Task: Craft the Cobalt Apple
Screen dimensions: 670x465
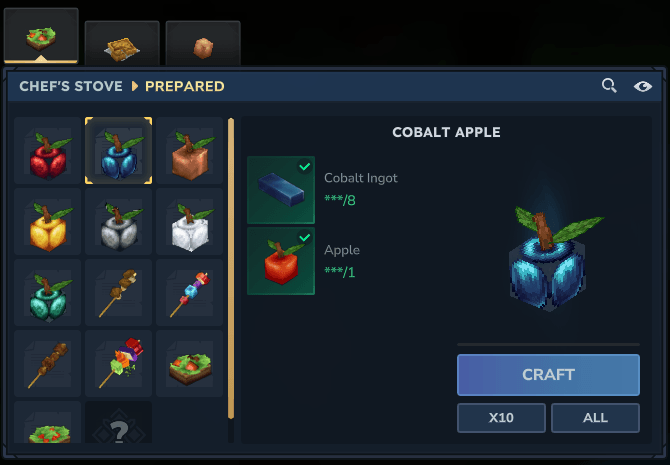Action: pos(548,375)
